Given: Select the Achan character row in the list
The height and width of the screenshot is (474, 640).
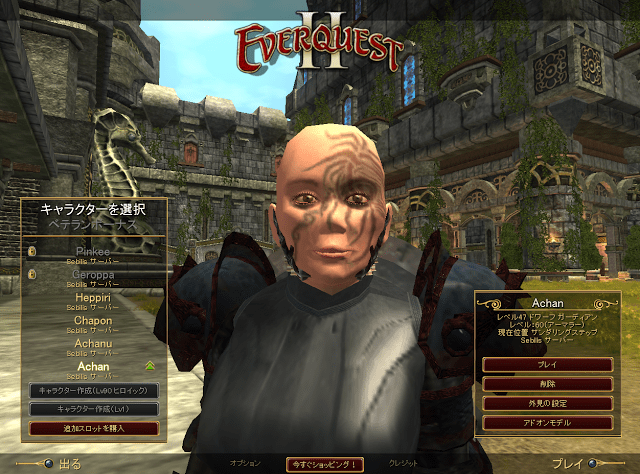Looking at the screenshot, I should (92, 370).
